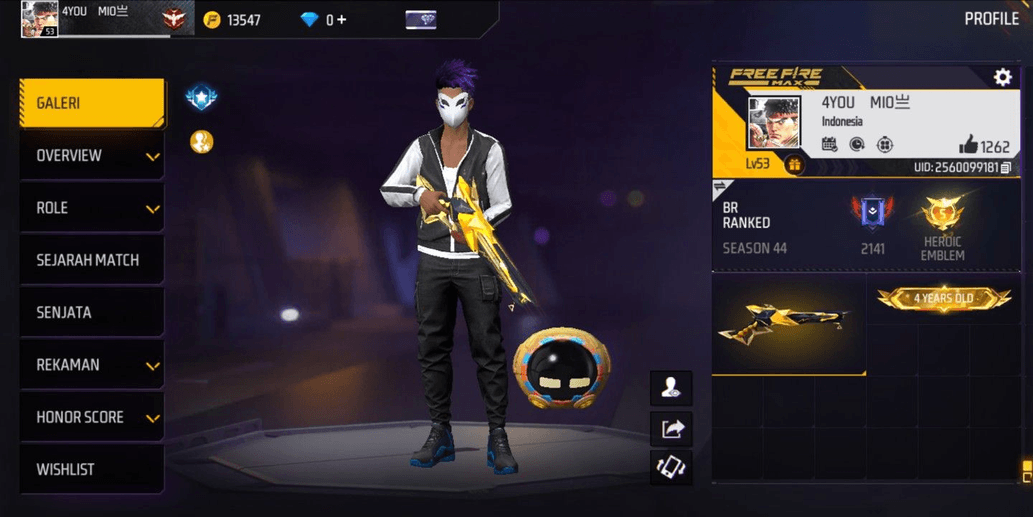This screenshot has width=1033, height=517.
Task: Select the golden weapon showcase thumbnail
Action: (788, 325)
